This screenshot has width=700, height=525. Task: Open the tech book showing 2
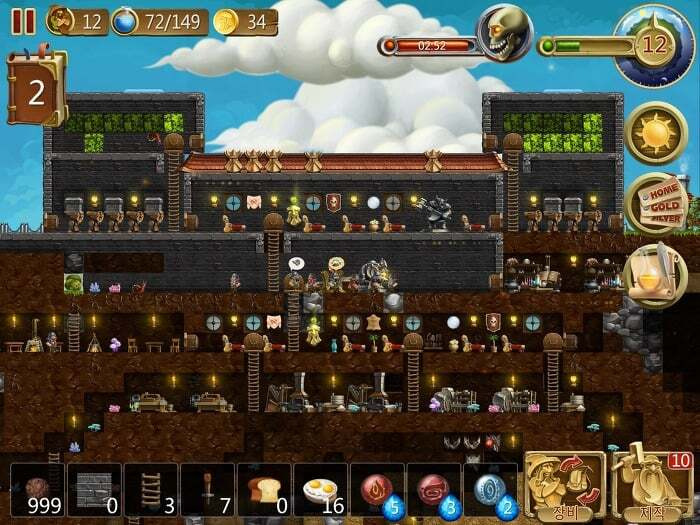point(37,90)
